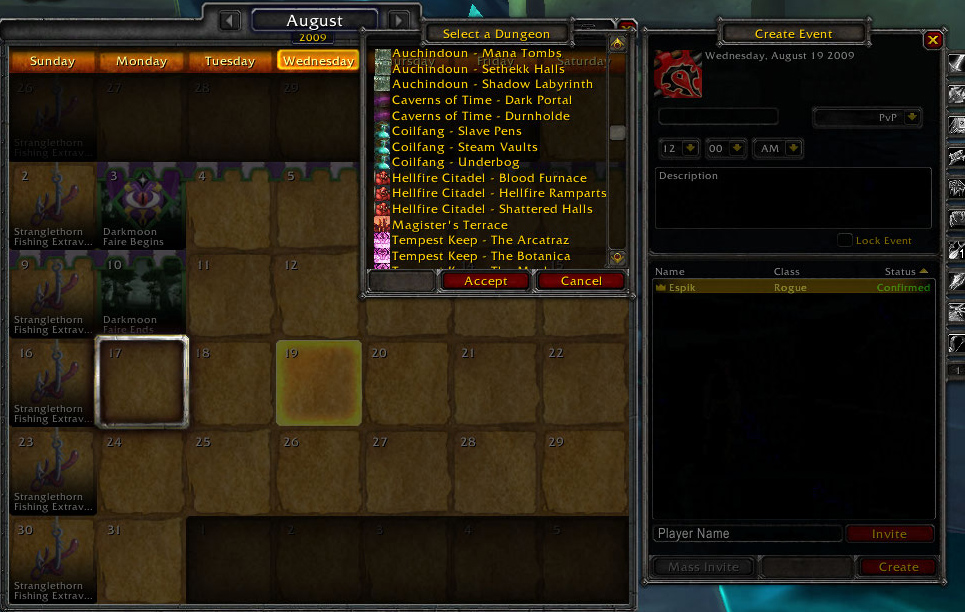
Task: Choose Auchindoun - Mana Tombs dungeon
Action: [476, 53]
